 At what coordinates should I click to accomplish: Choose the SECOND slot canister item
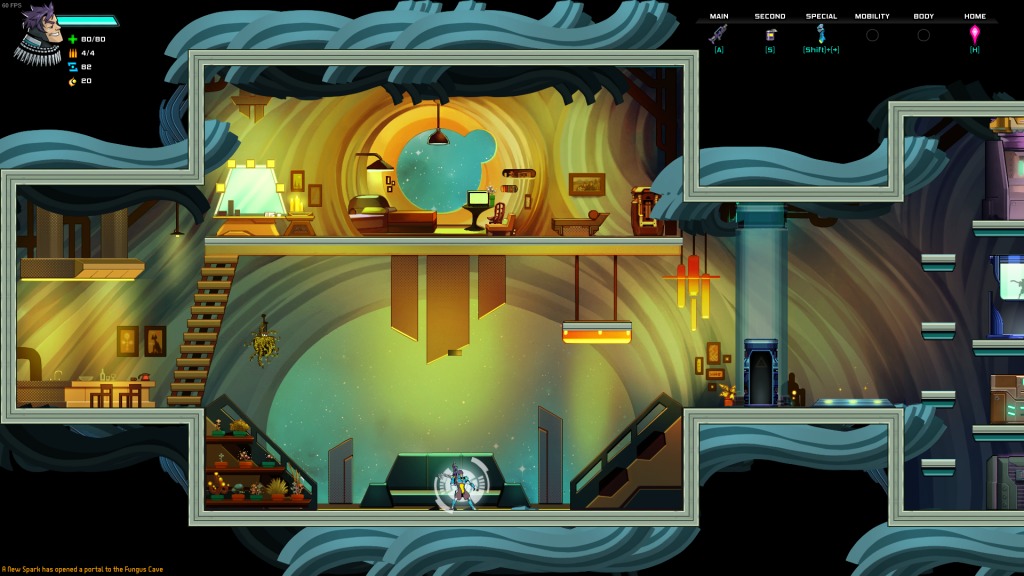(x=770, y=34)
